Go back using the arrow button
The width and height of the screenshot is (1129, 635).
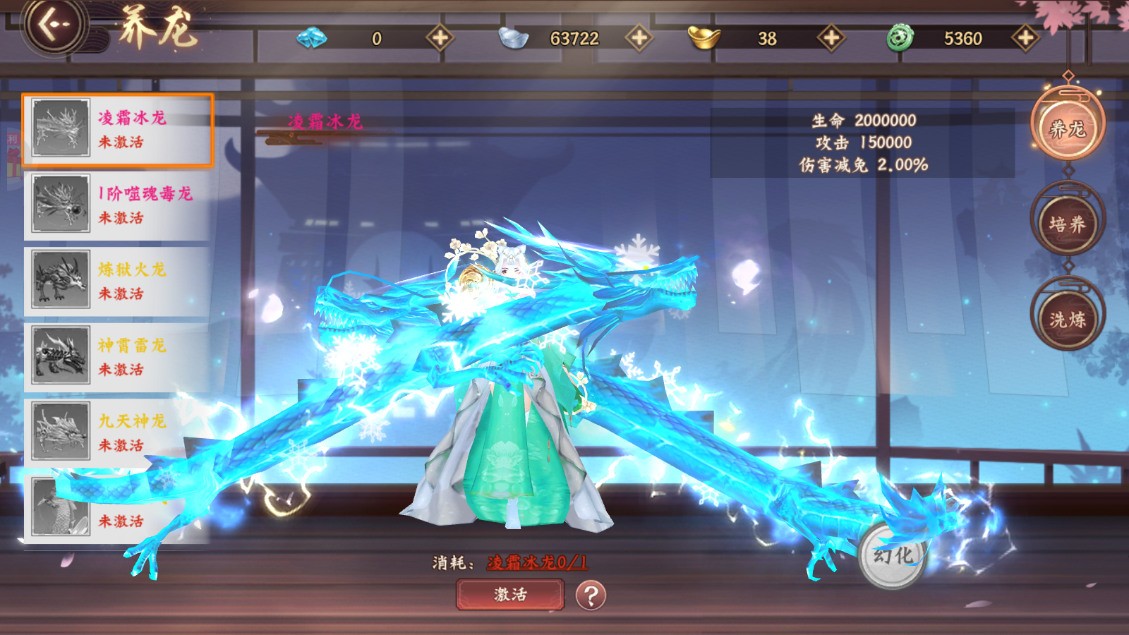point(53,27)
